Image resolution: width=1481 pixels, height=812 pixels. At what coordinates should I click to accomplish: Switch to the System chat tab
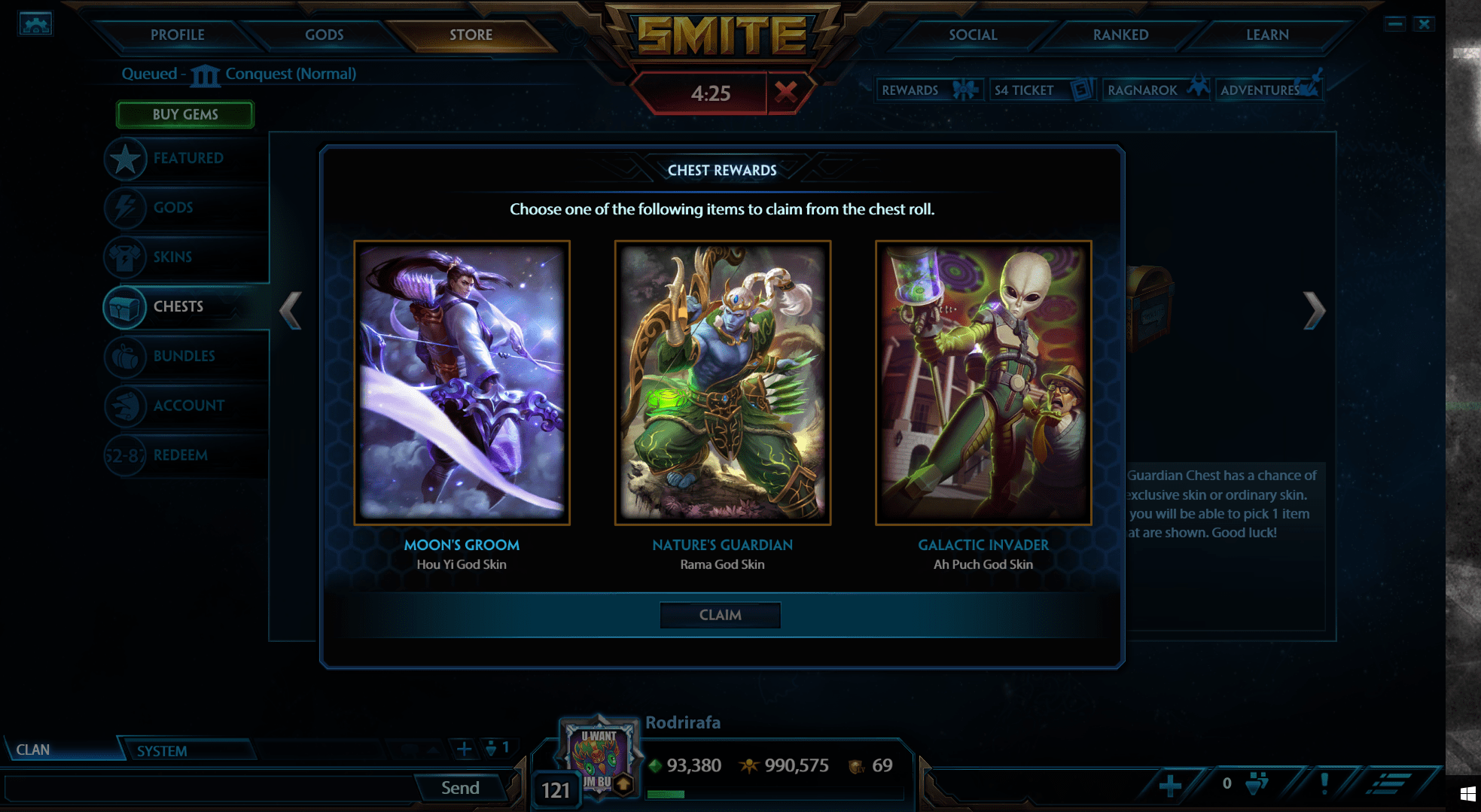(163, 750)
